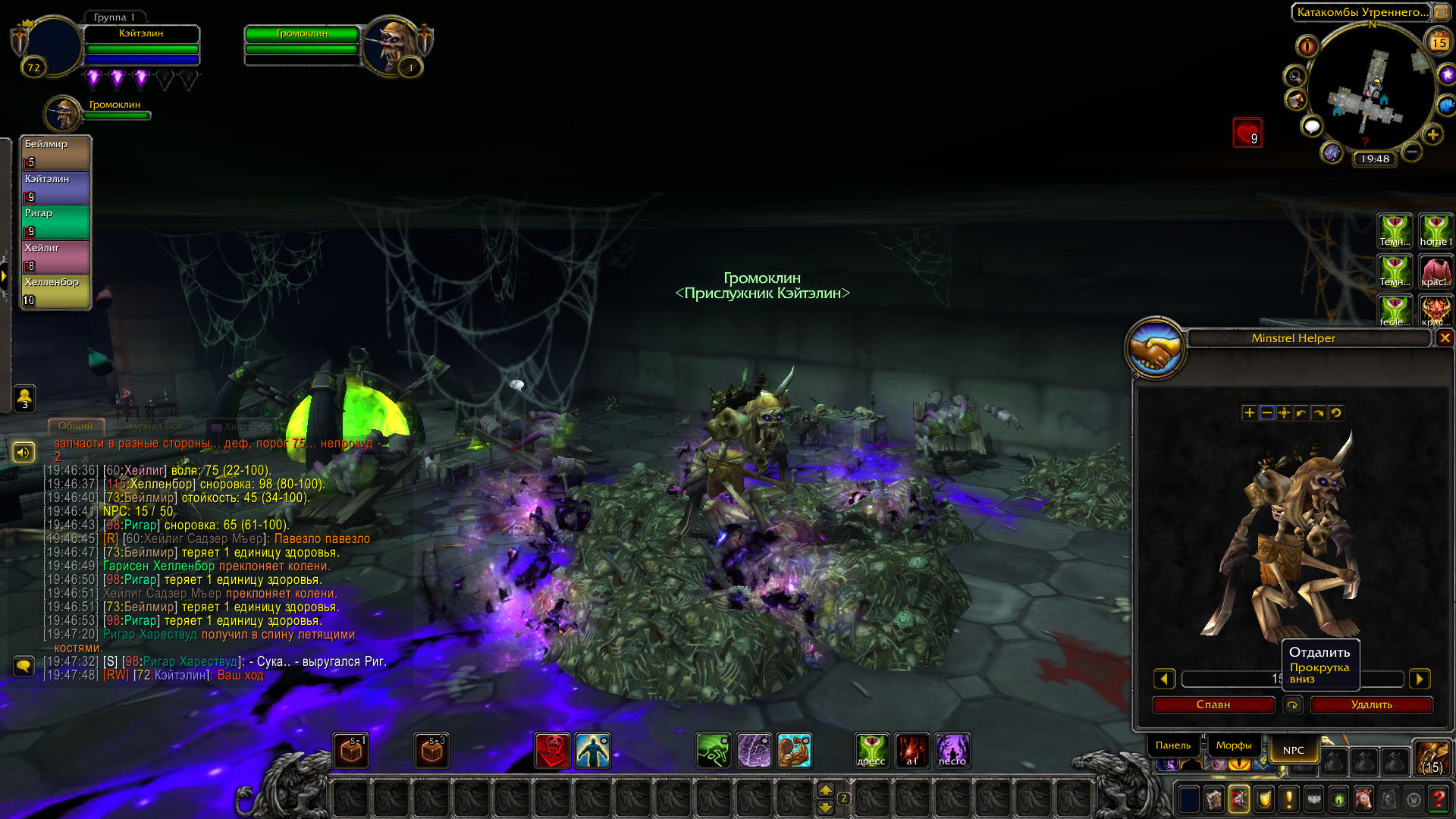Select Ригар in the raid frames

pyautogui.click(x=56, y=222)
